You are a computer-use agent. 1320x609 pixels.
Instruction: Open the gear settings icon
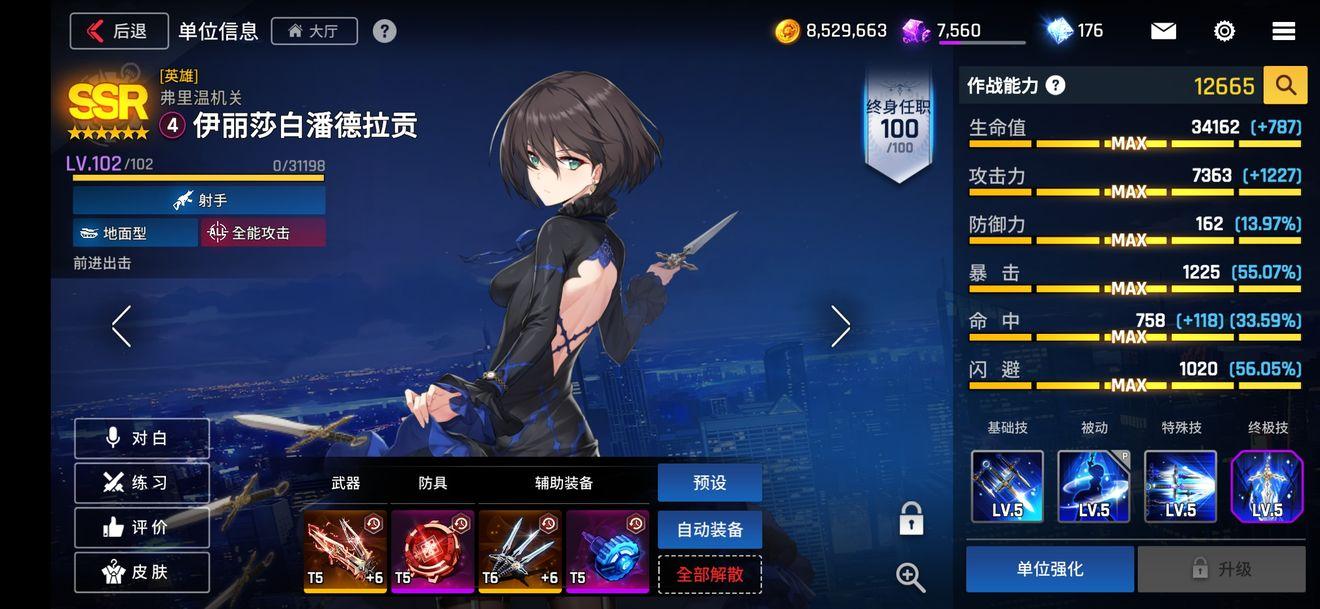point(1224,31)
